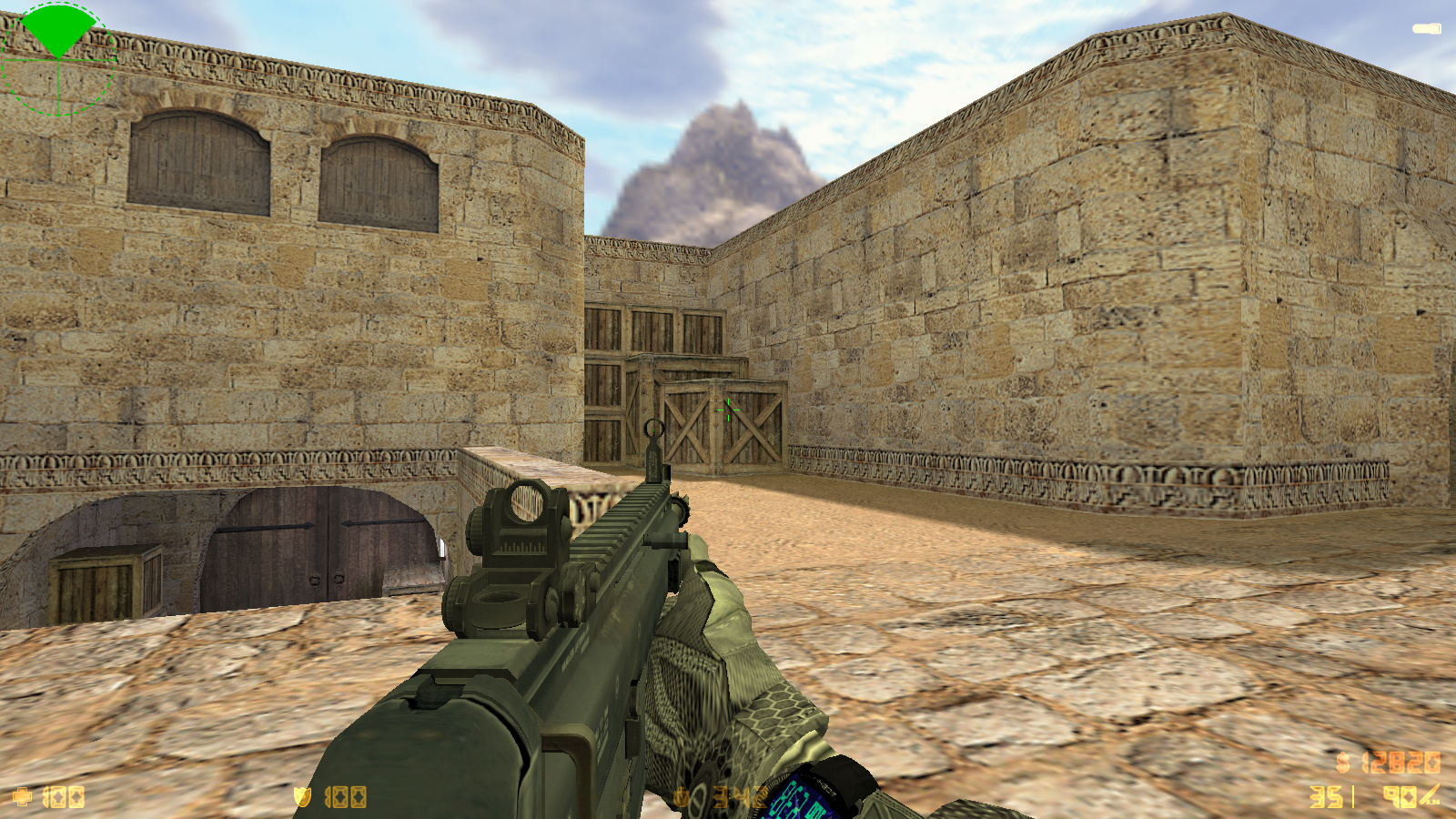This screenshot has width=1456, height=819.
Task: Click the green radar in the corner
Action: pyautogui.click(x=58, y=59)
